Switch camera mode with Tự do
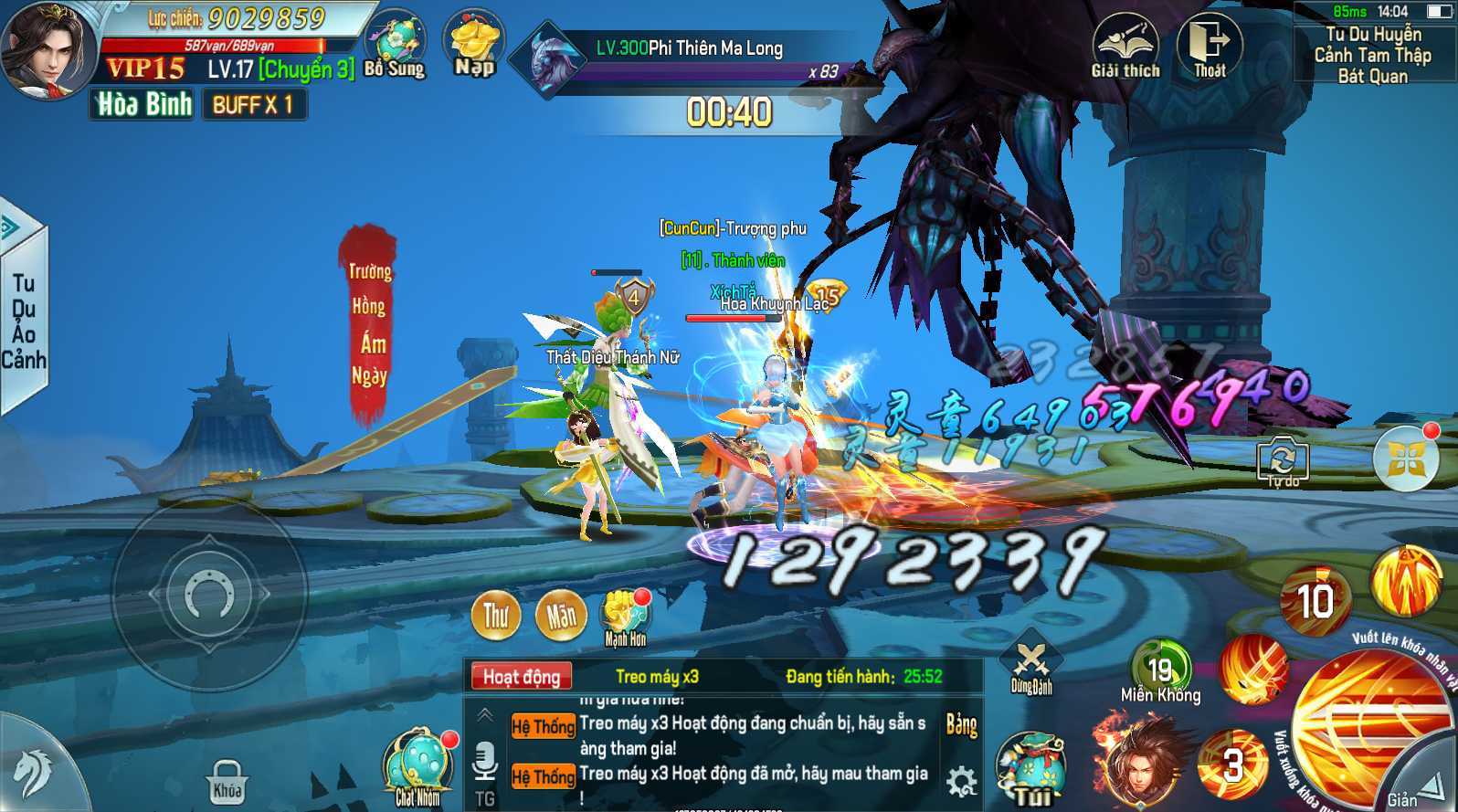Image resolution: width=1458 pixels, height=812 pixels. click(1283, 460)
